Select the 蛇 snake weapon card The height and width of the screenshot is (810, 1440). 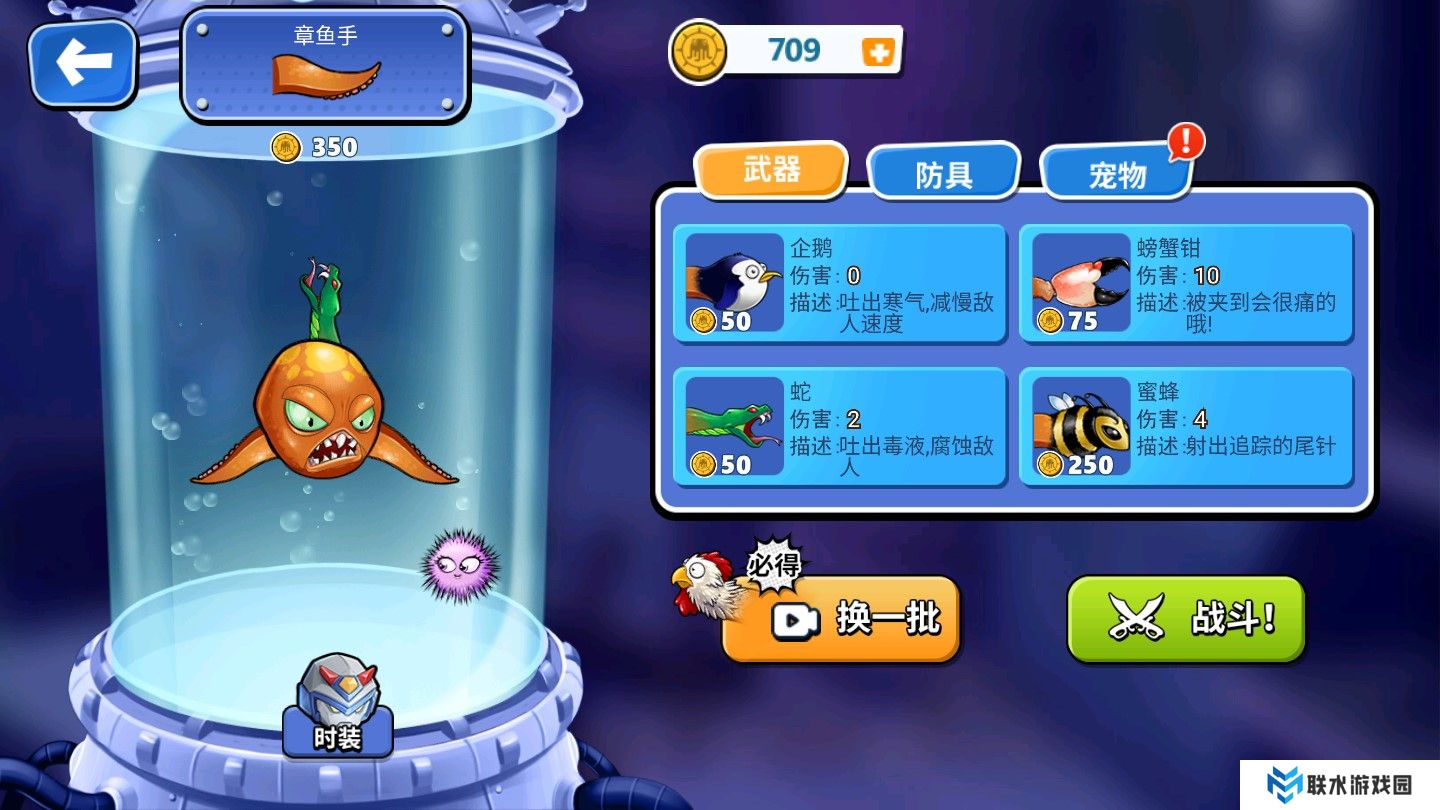(839, 428)
